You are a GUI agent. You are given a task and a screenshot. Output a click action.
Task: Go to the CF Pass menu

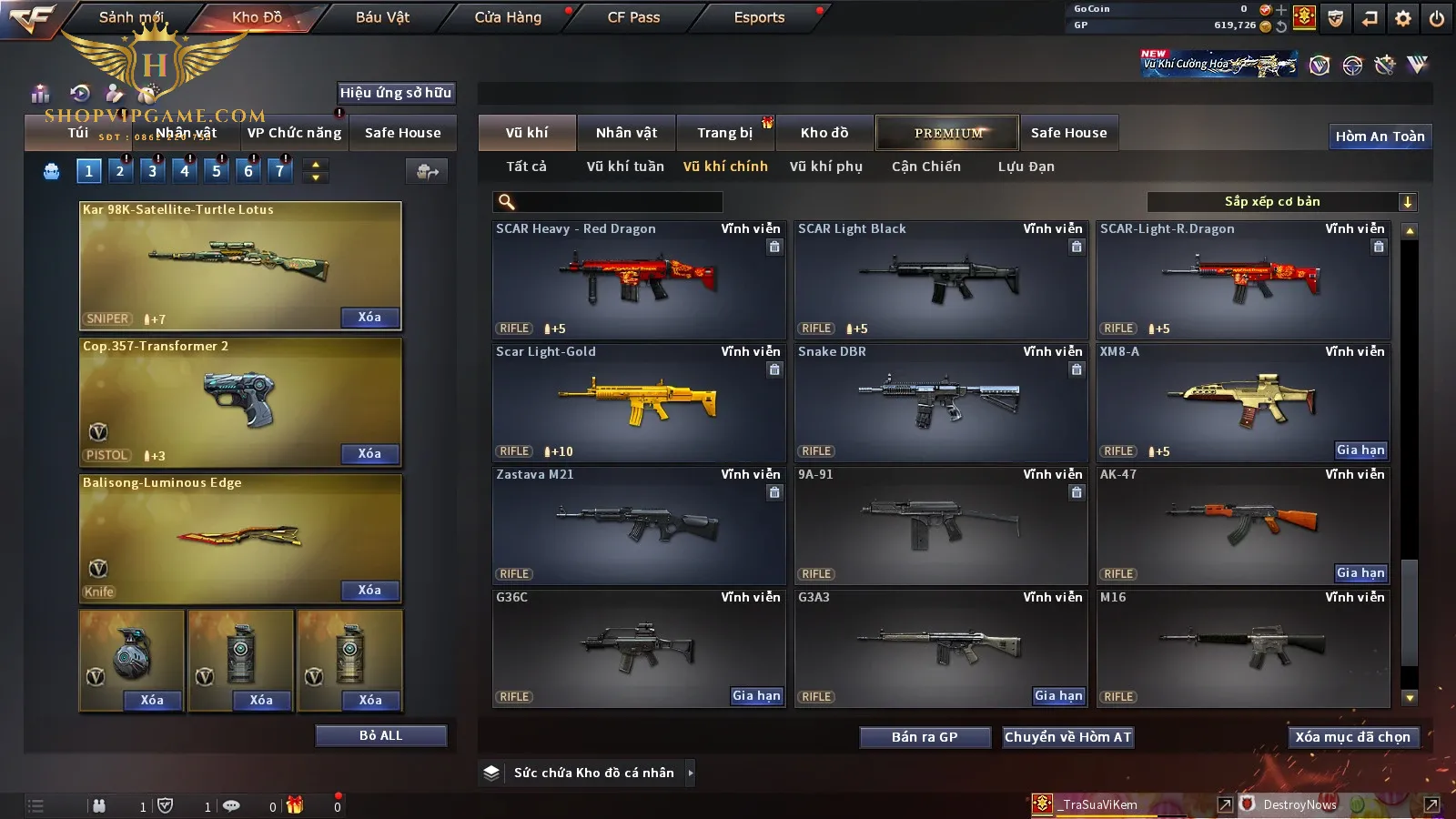coord(633,17)
